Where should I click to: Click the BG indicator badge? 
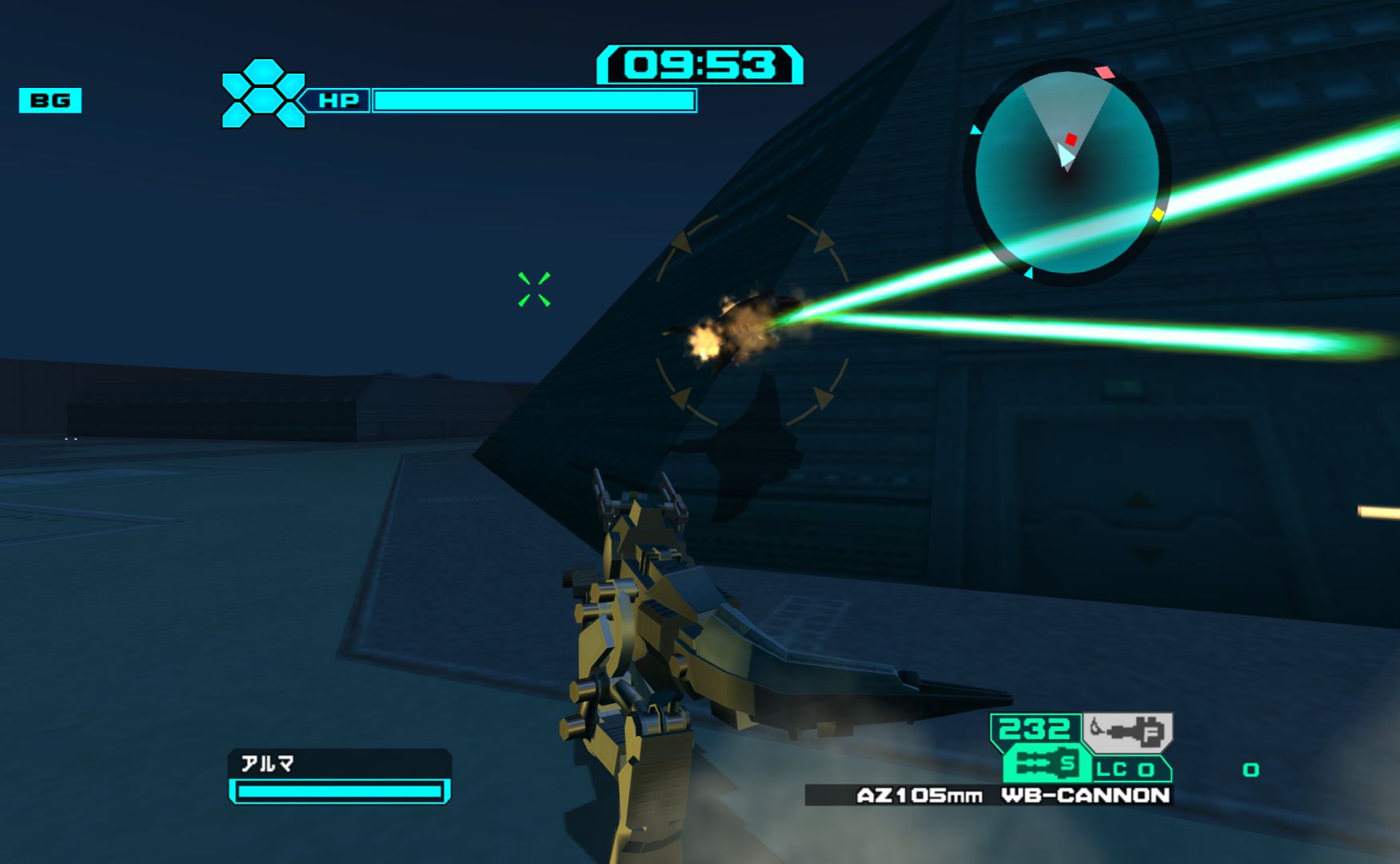(x=50, y=101)
